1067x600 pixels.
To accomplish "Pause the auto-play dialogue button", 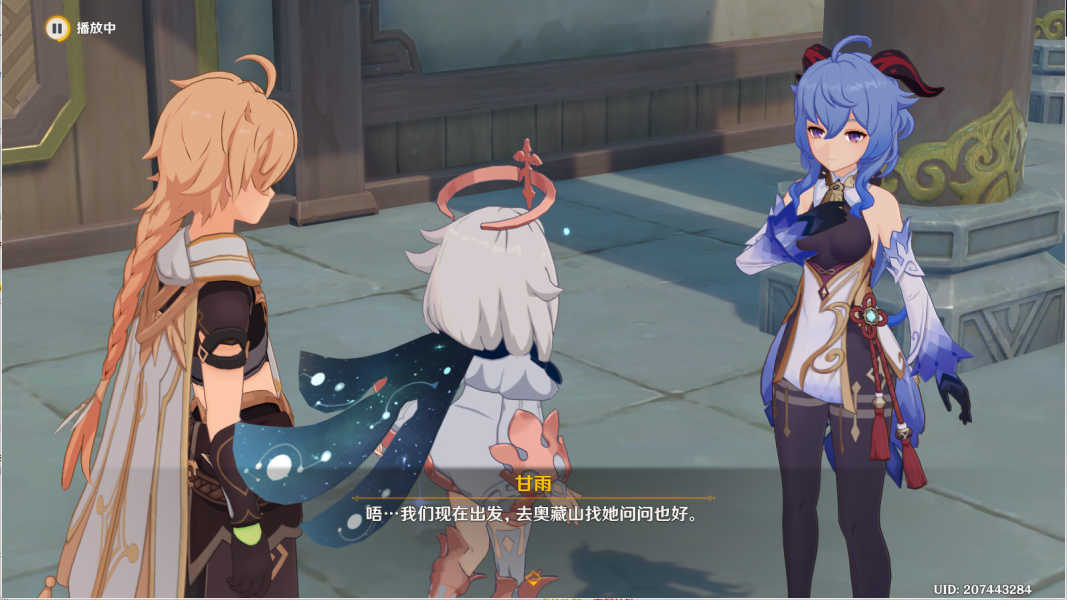I will coord(57,28).
